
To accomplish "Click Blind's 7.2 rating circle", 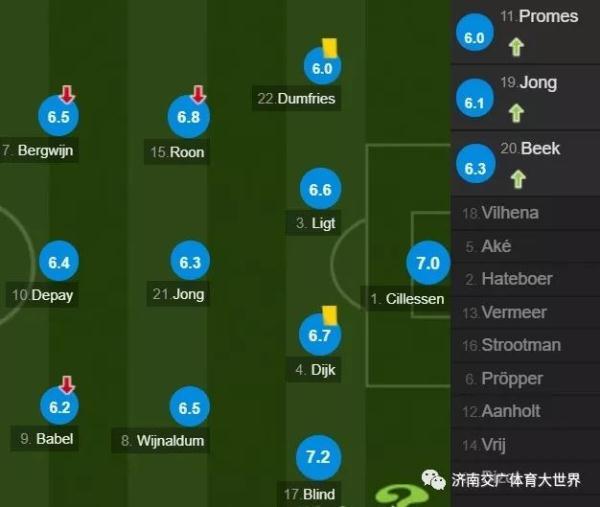I will 318,458.
